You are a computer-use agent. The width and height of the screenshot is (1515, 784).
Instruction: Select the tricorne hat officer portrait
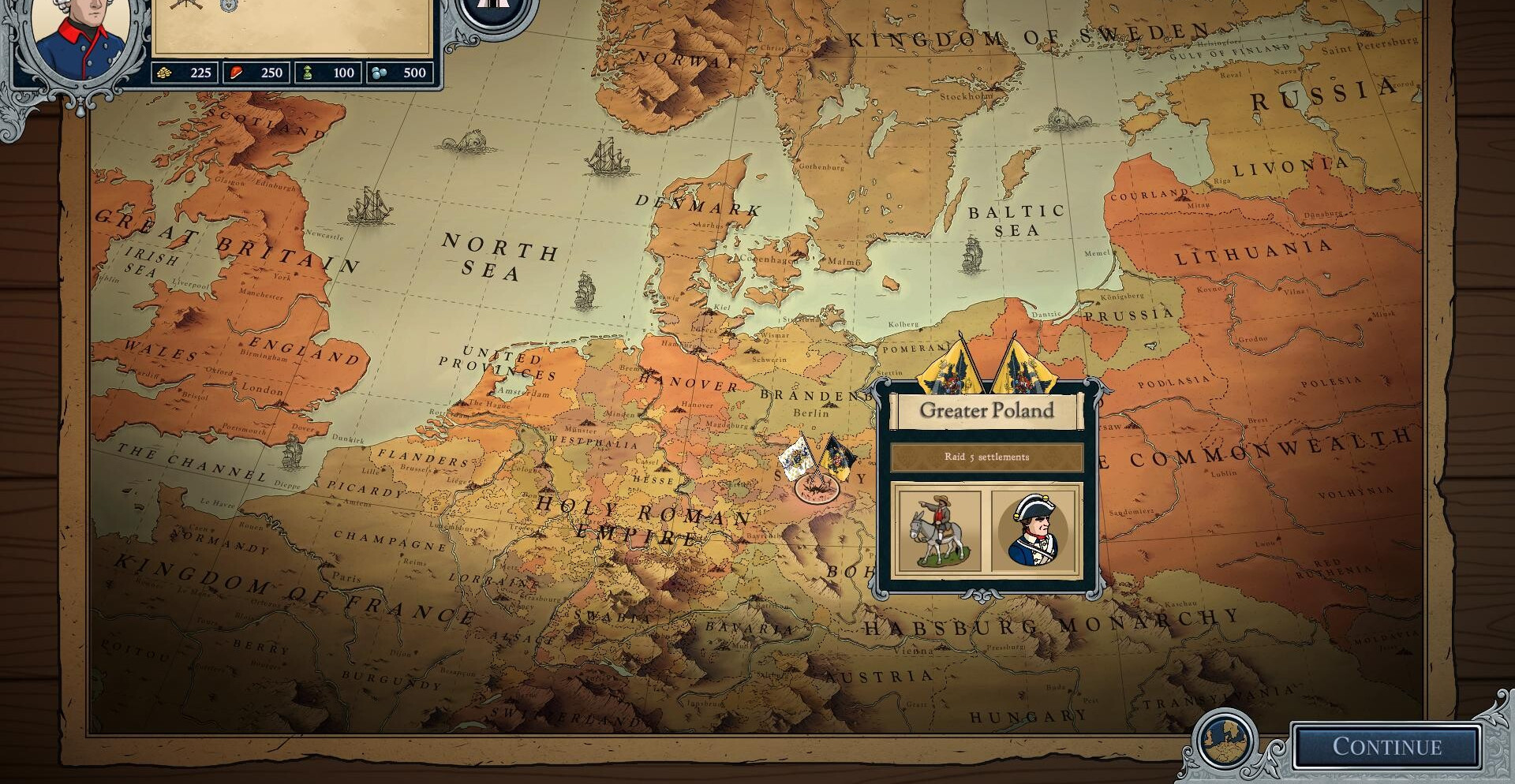(1034, 530)
